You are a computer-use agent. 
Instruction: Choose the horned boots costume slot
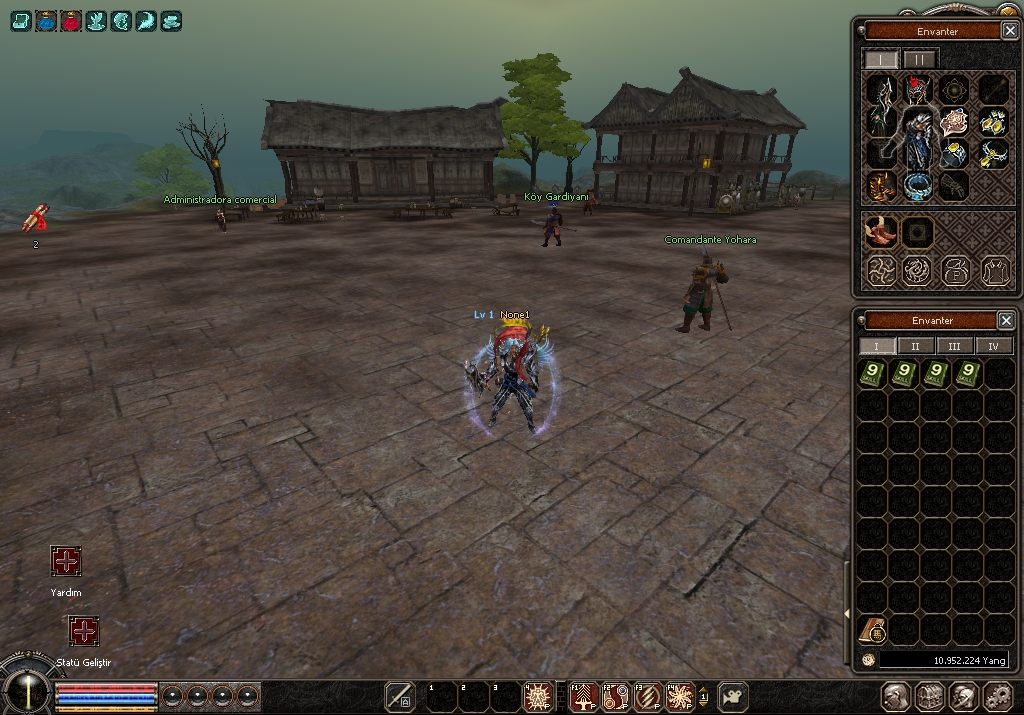click(x=881, y=234)
